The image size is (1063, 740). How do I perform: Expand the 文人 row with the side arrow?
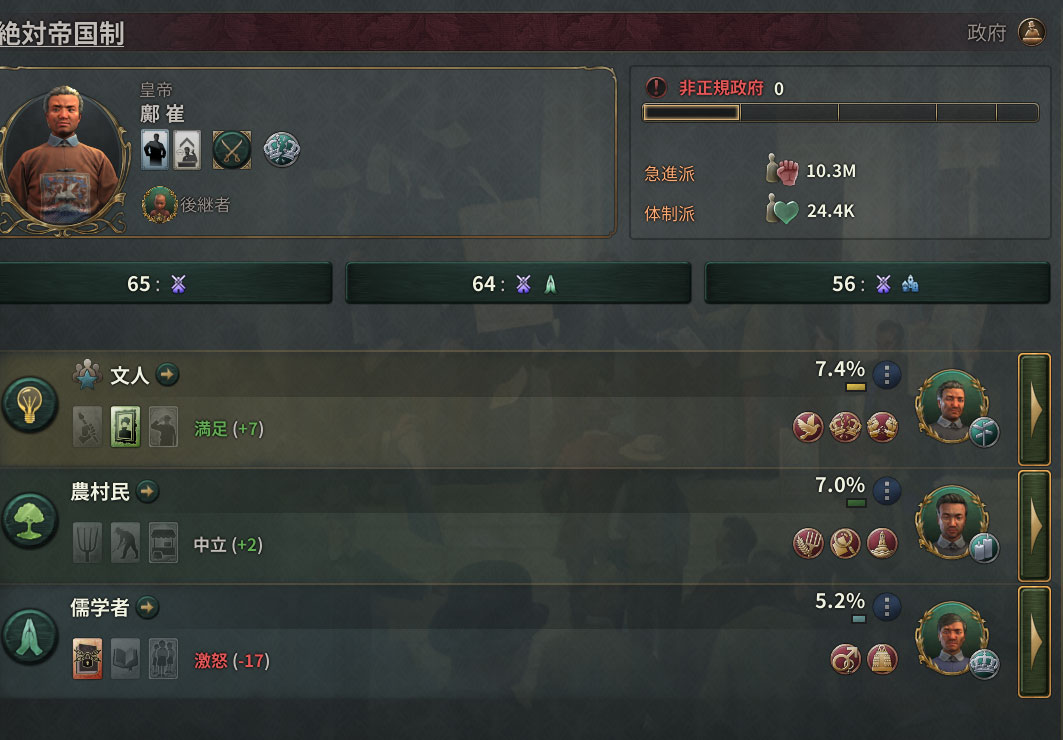tap(1034, 409)
